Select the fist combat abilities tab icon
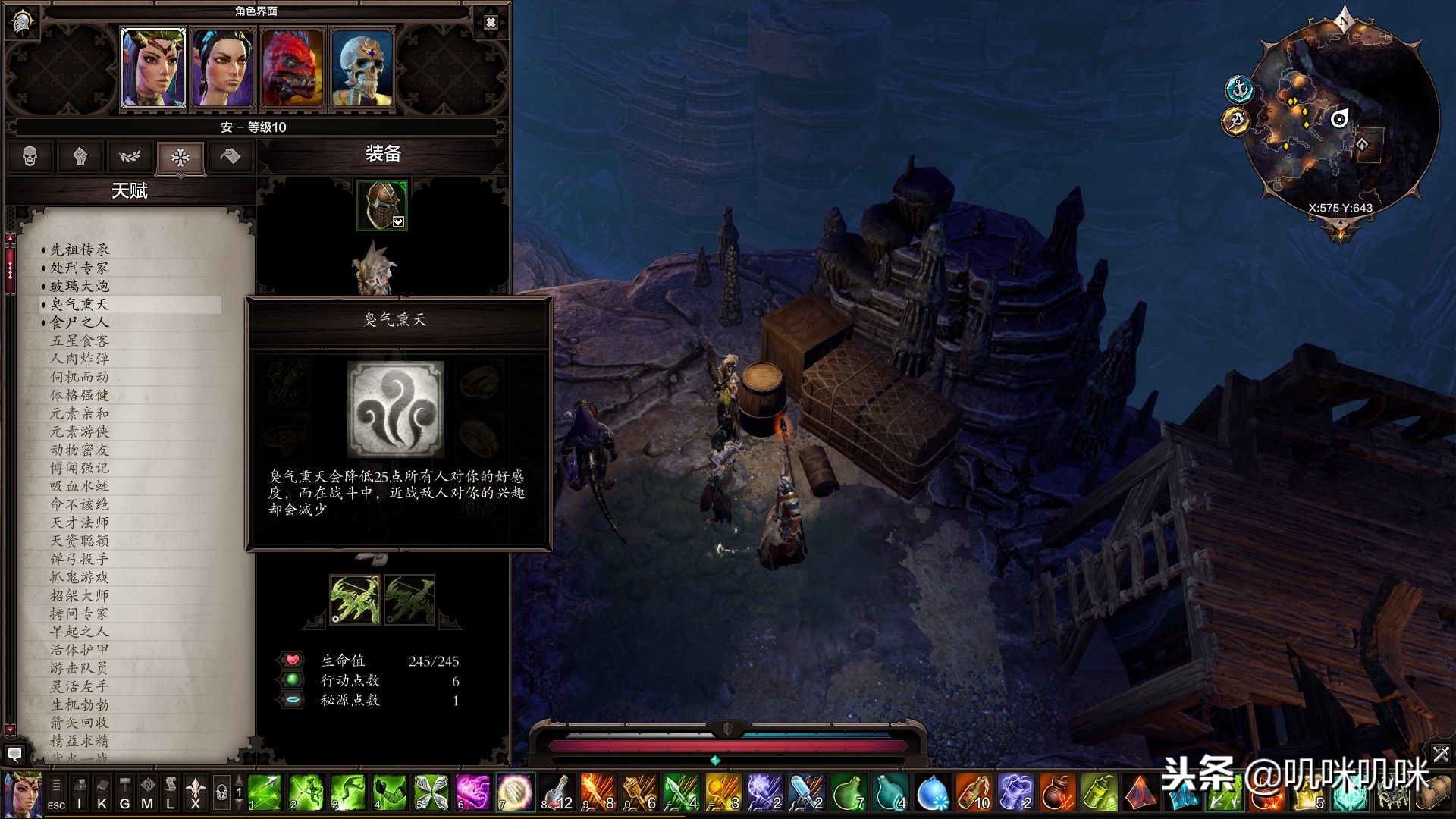The width and height of the screenshot is (1456, 819). point(80,157)
